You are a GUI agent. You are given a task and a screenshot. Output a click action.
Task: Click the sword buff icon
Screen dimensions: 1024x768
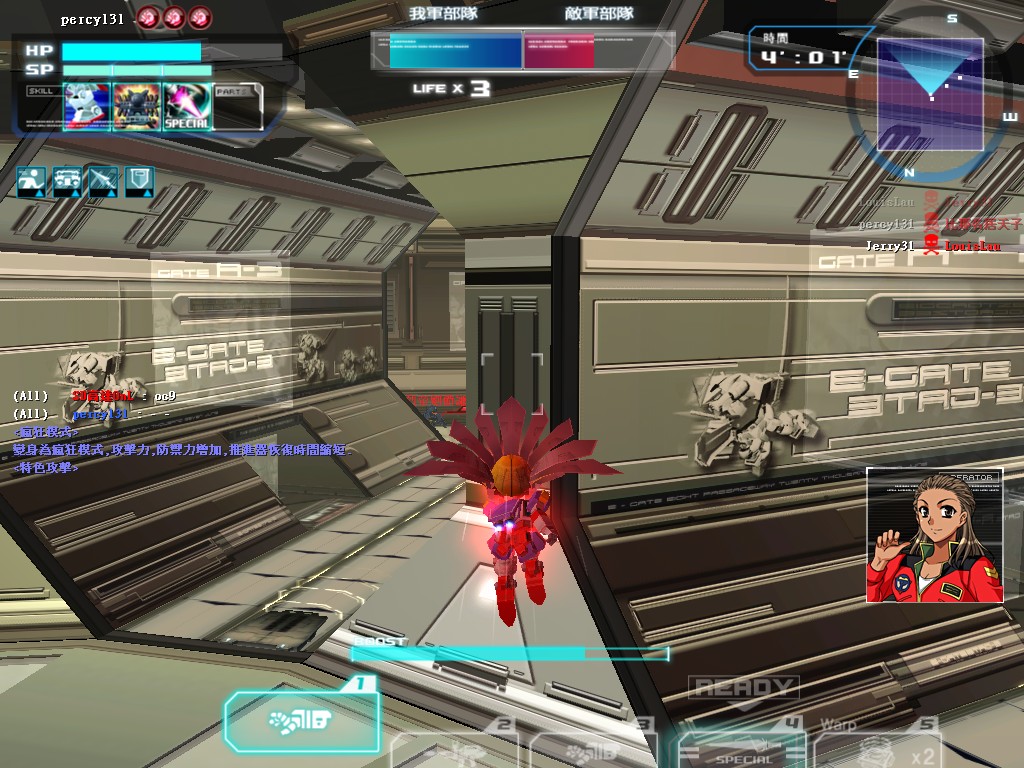point(103,181)
